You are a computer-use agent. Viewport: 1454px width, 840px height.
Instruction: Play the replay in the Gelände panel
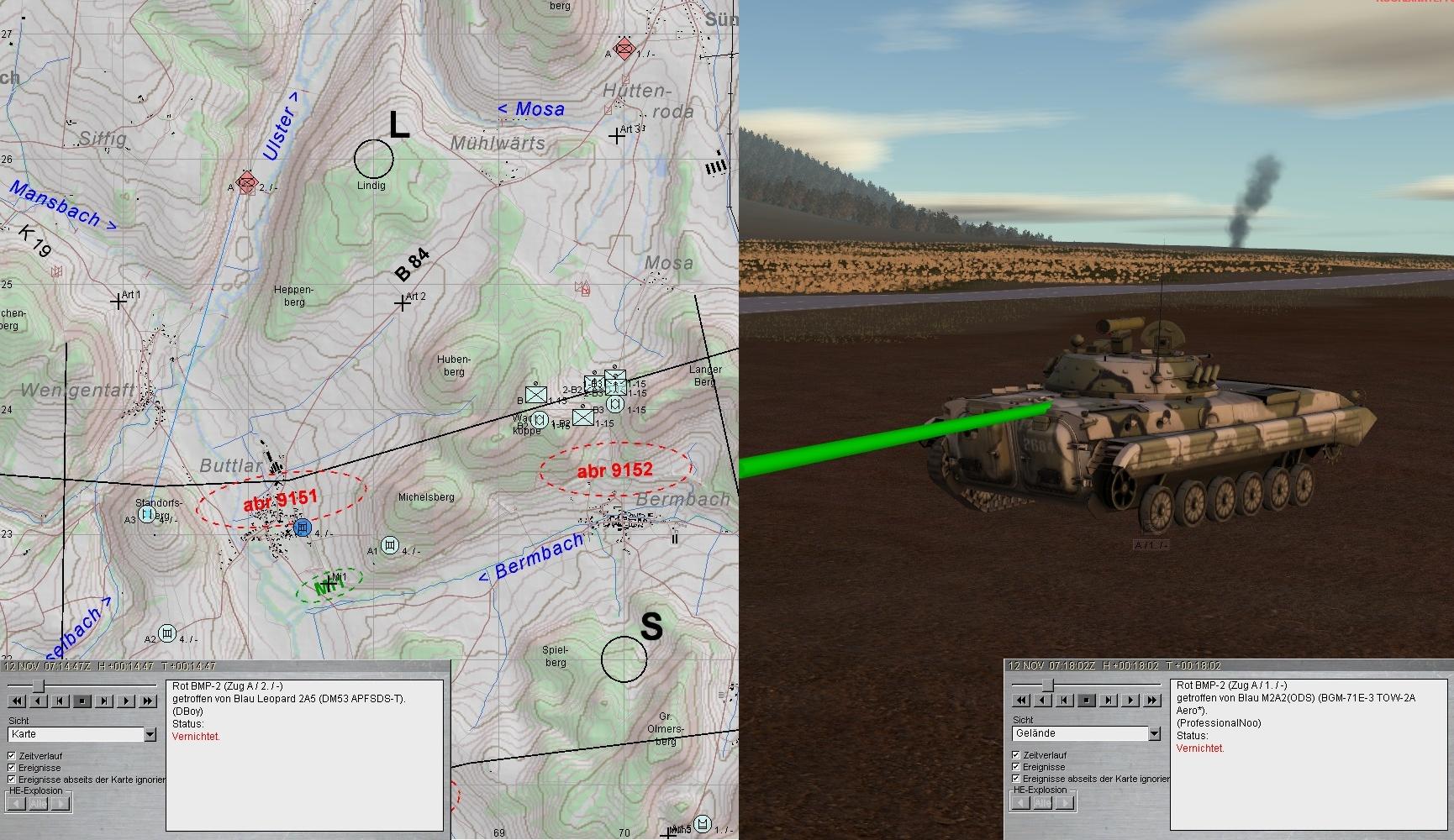(x=1130, y=700)
